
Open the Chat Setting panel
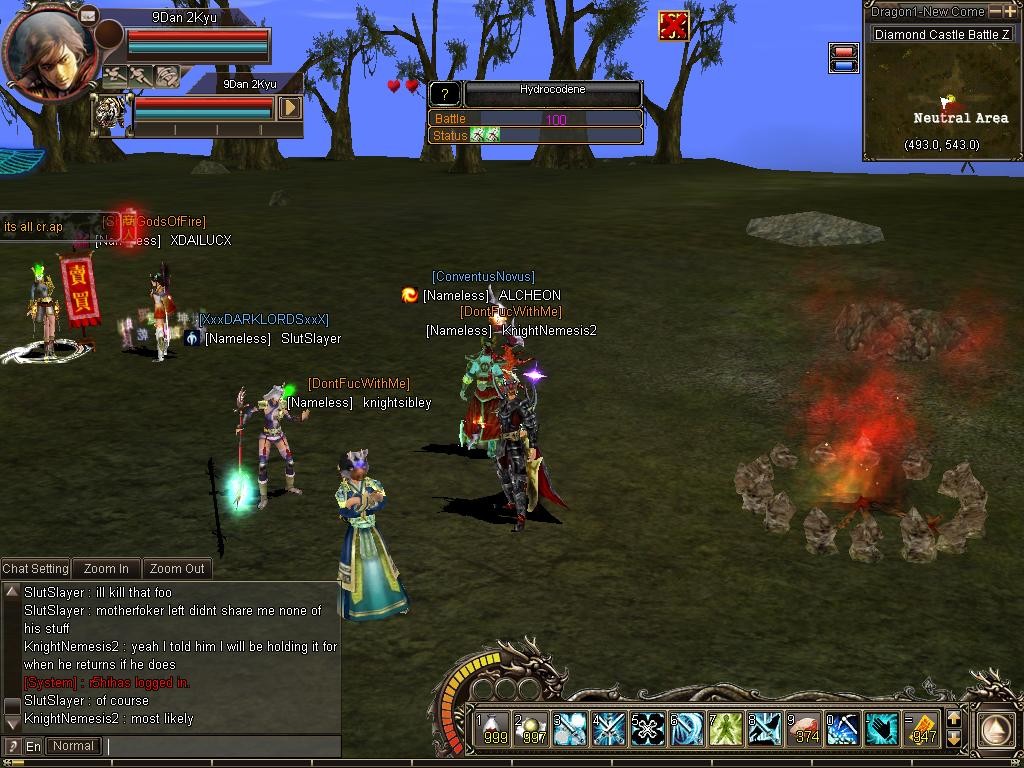point(35,568)
